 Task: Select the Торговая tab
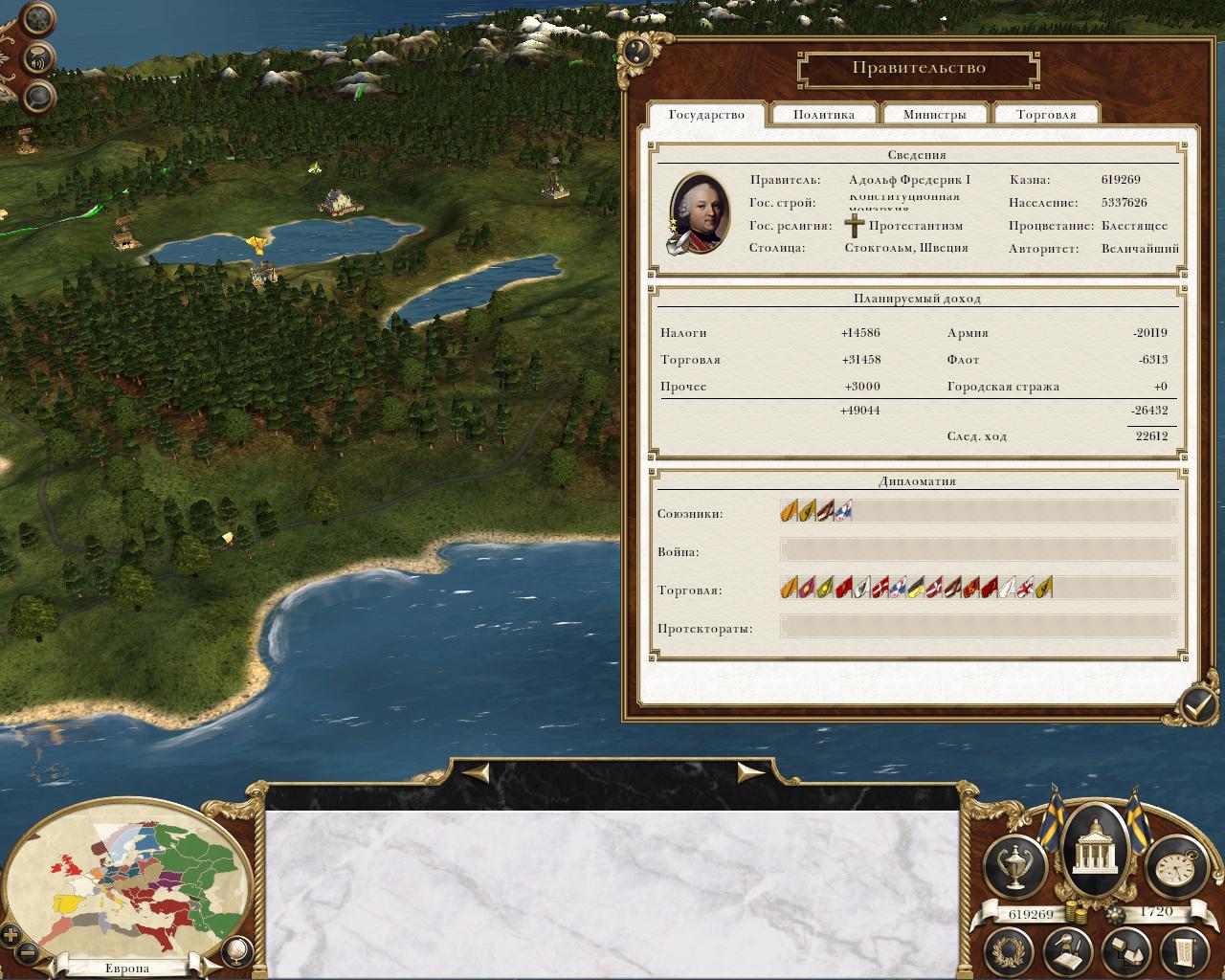1046,115
